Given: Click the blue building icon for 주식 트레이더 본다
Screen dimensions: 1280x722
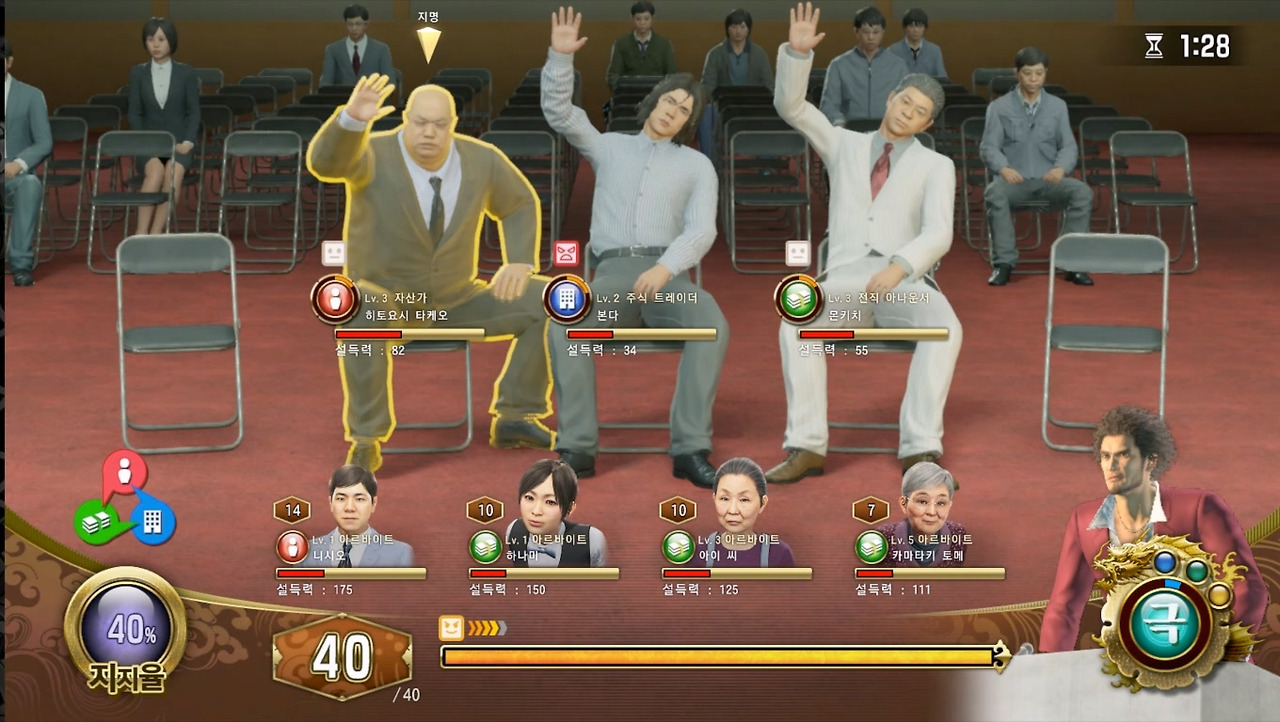Looking at the screenshot, I should 568,299.
